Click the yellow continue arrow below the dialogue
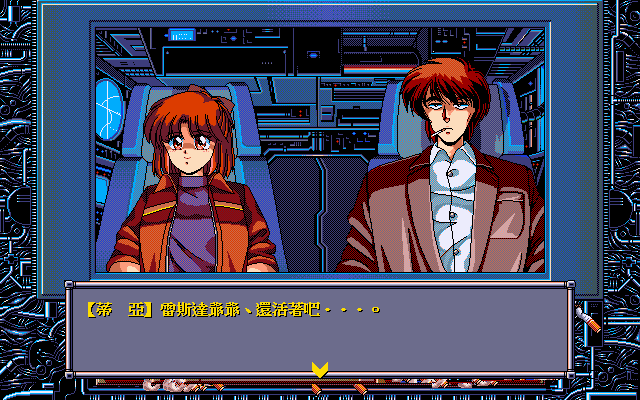This screenshot has width=640, height=400. 319,370
